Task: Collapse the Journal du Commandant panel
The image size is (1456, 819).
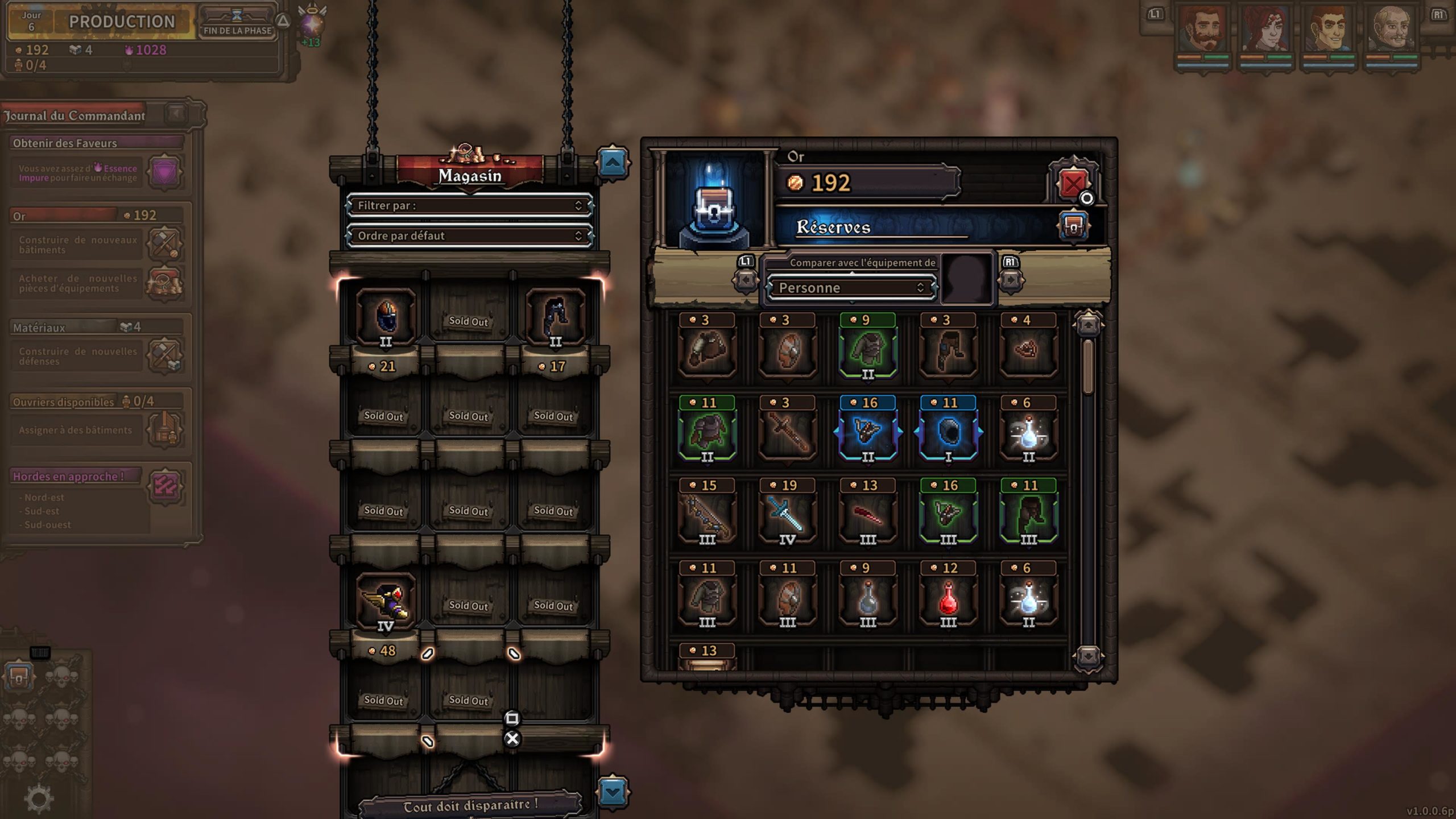Action: [176, 114]
